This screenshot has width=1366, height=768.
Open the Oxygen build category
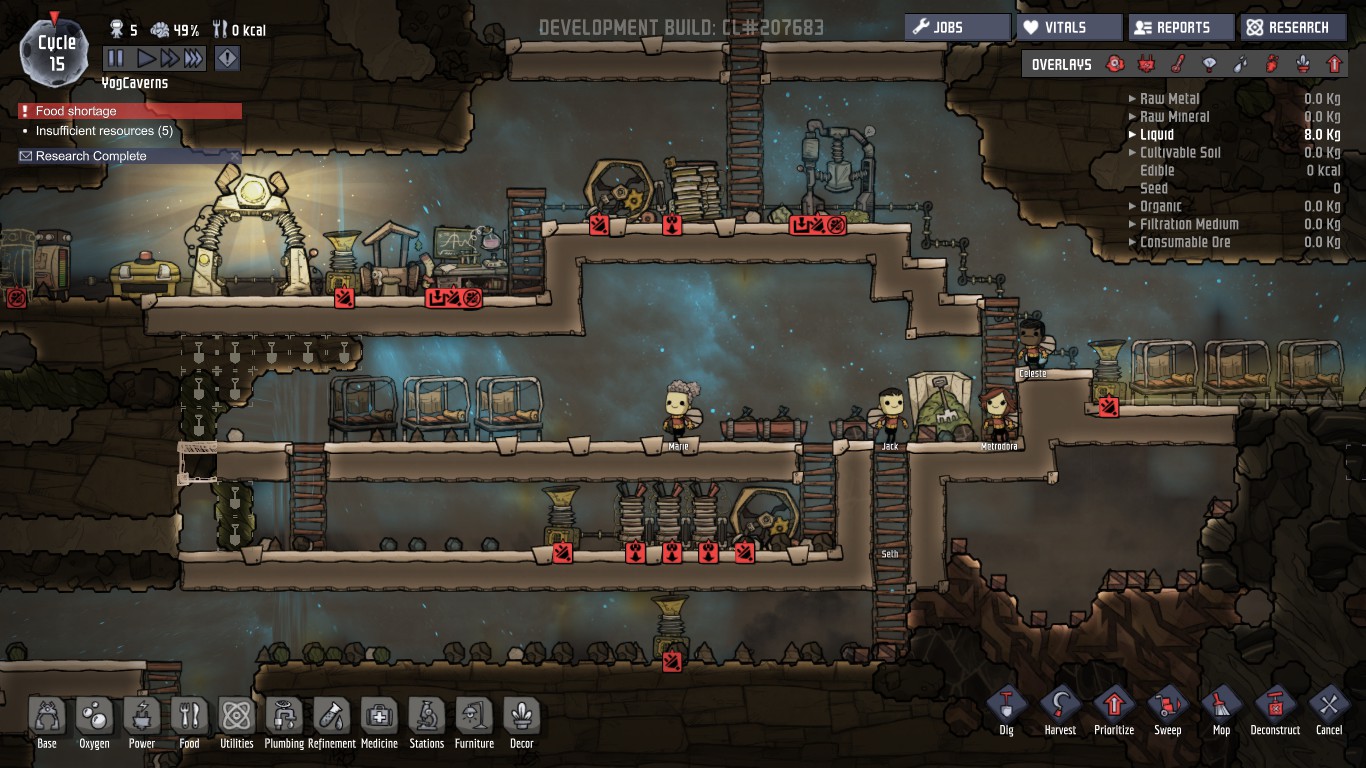tap(94, 722)
